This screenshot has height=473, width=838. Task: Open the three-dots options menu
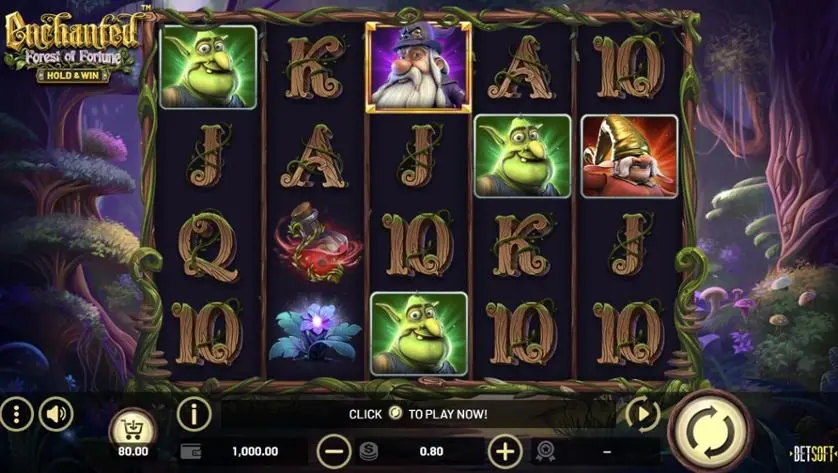[16, 413]
